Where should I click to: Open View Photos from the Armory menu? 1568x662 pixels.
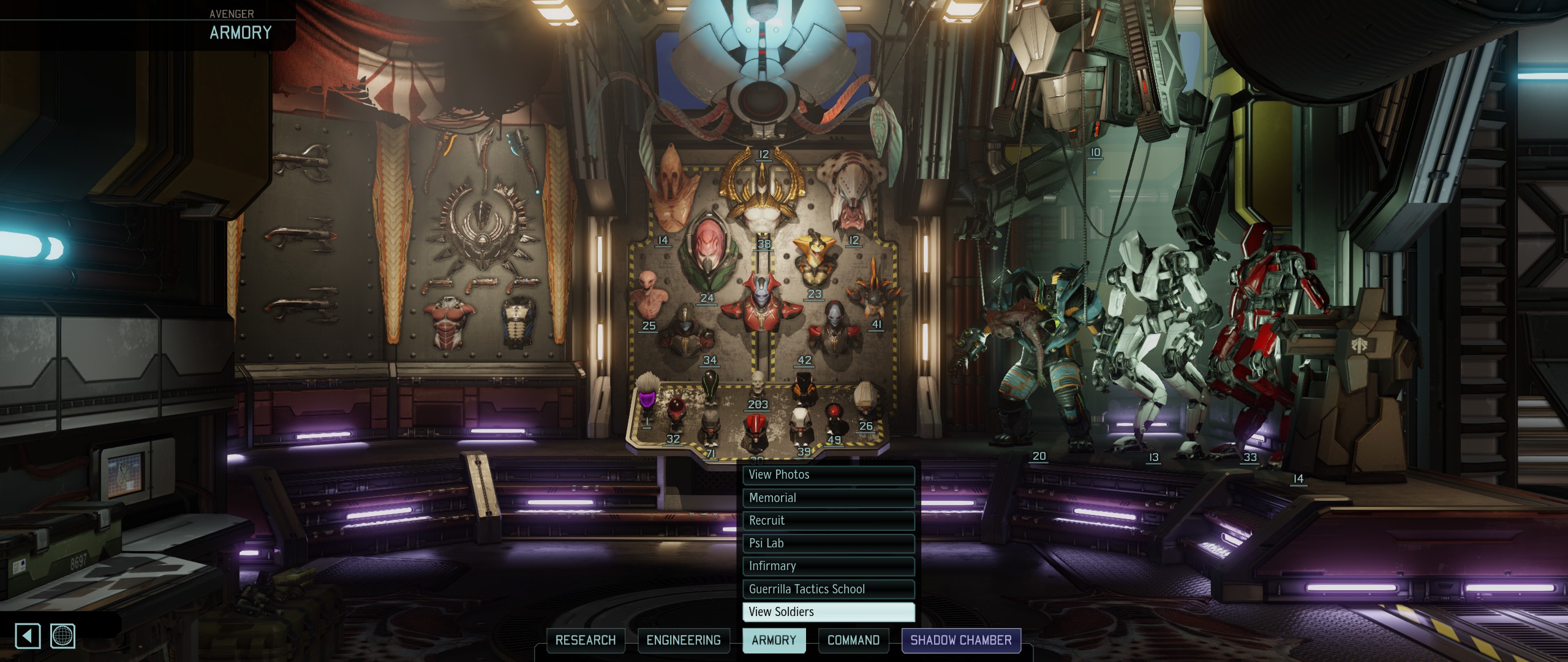coord(828,474)
